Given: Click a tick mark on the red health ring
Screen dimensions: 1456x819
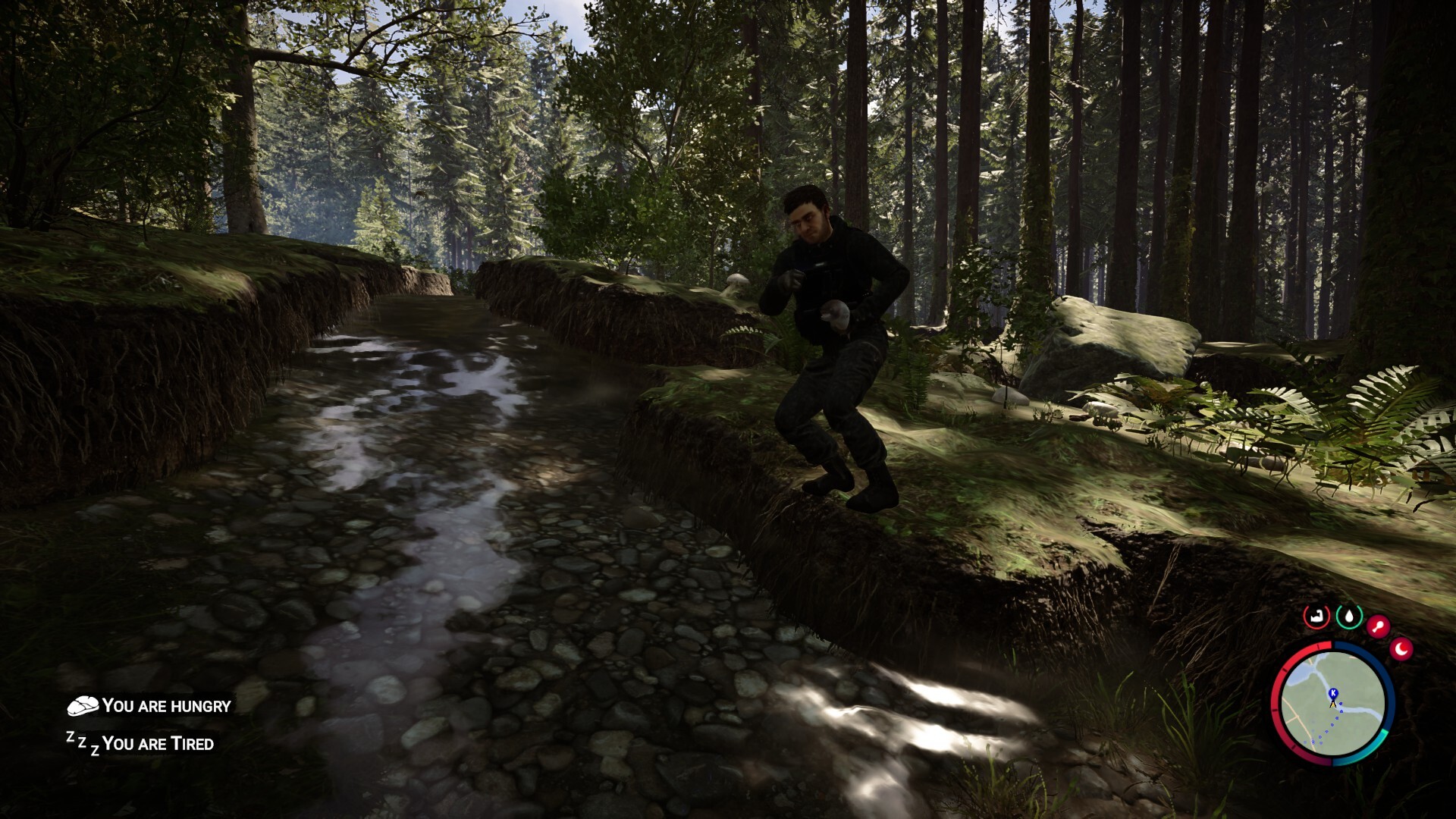Looking at the screenshot, I should click(x=1284, y=670).
